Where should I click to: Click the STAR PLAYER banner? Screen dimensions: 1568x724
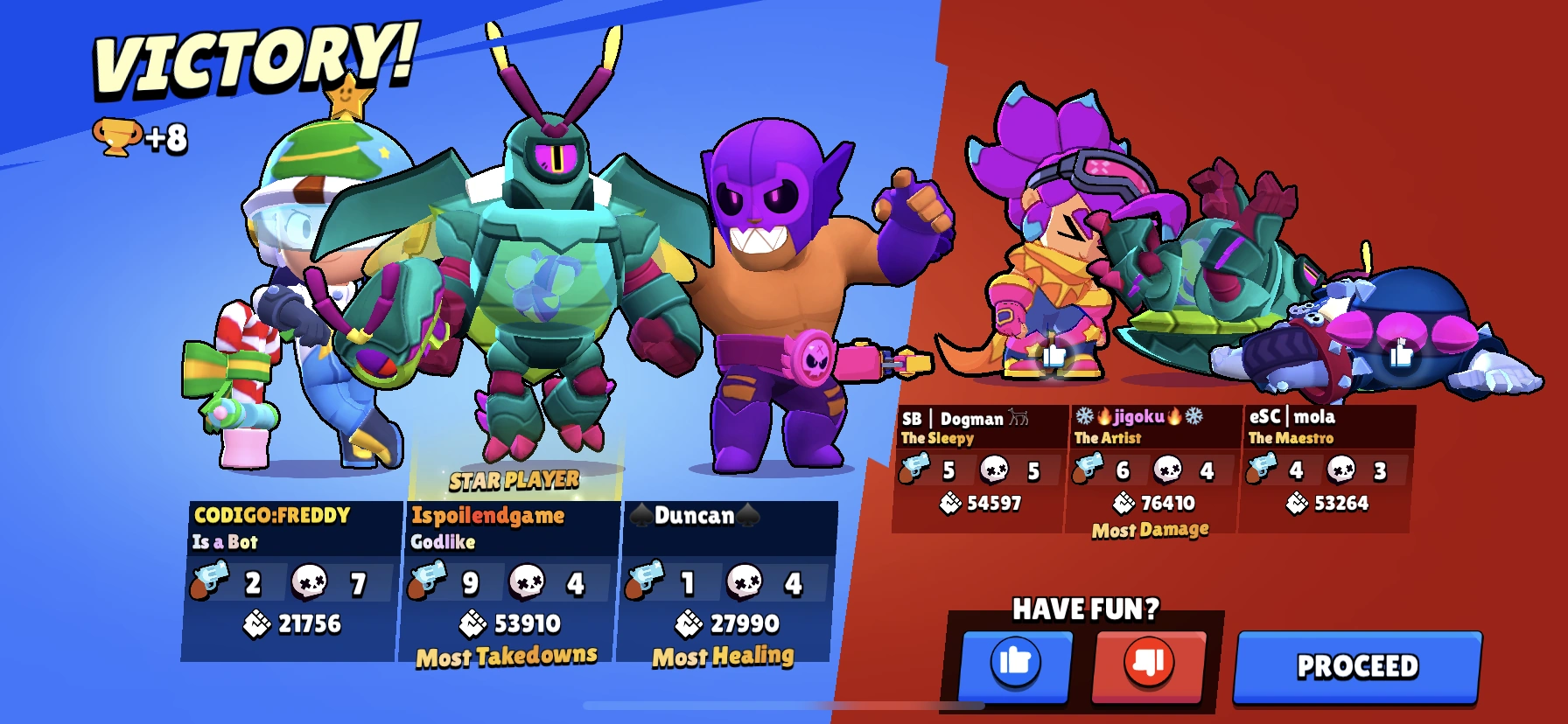(x=512, y=479)
